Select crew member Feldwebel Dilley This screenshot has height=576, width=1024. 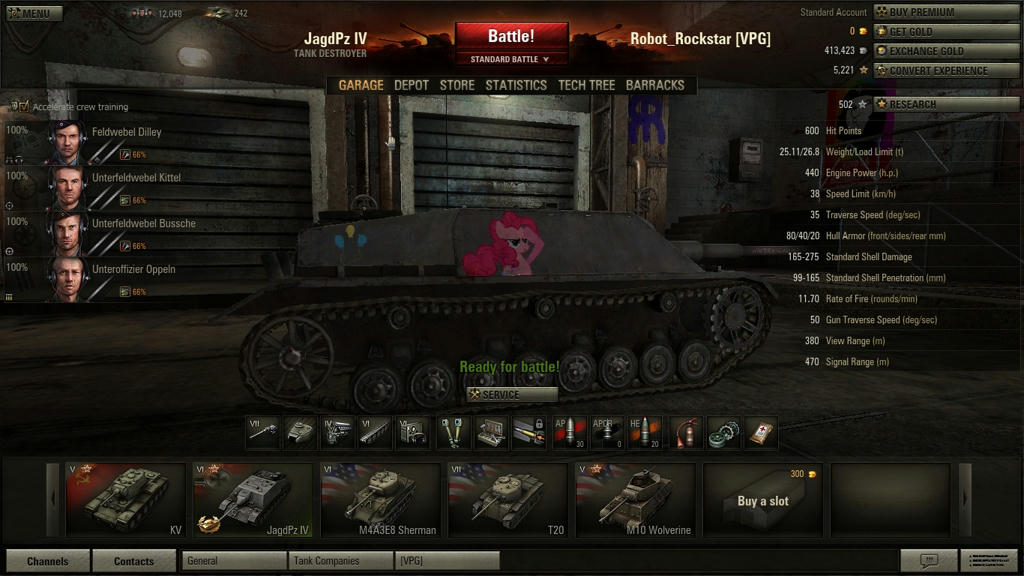[x=126, y=132]
